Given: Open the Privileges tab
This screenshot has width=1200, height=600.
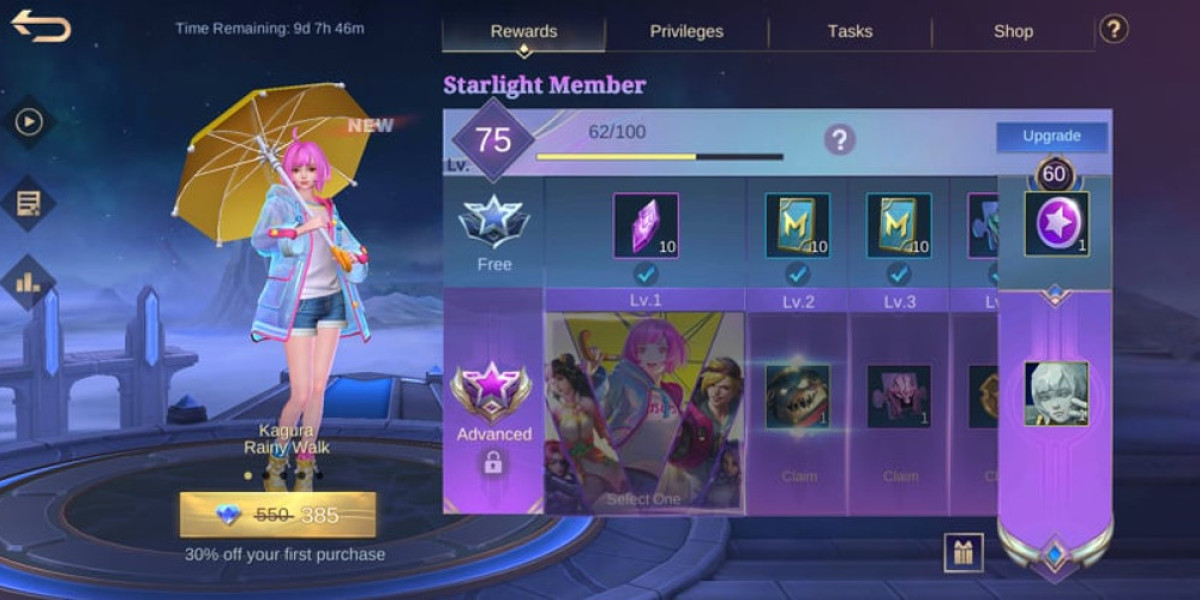Looking at the screenshot, I should pyautogui.click(x=686, y=31).
